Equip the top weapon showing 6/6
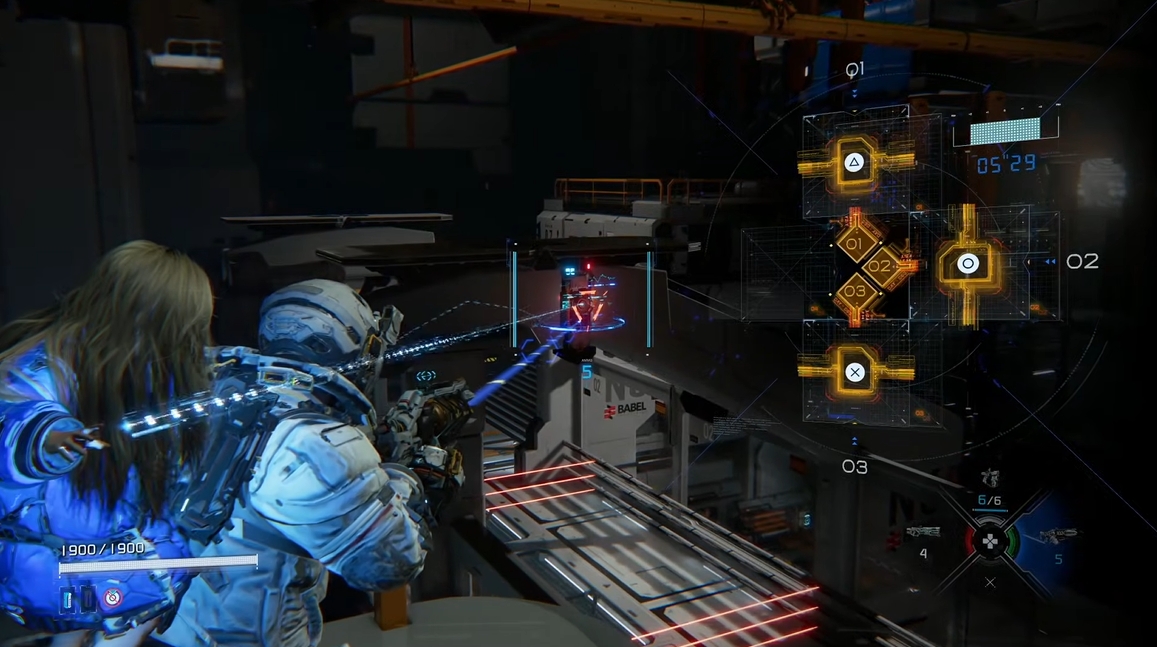The image size is (1157, 647). [x=989, y=478]
